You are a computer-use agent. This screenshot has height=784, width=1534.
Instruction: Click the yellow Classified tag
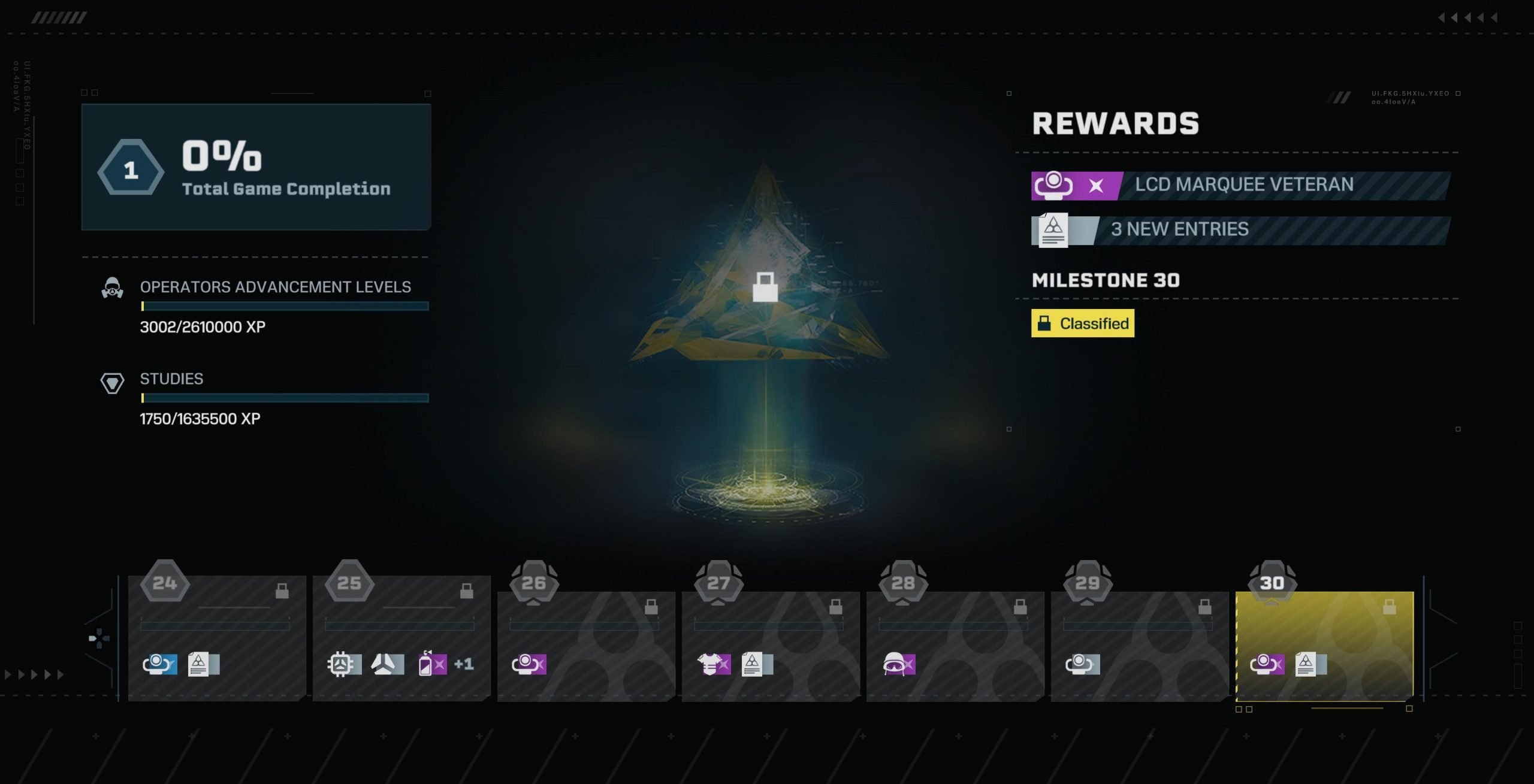click(1082, 323)
